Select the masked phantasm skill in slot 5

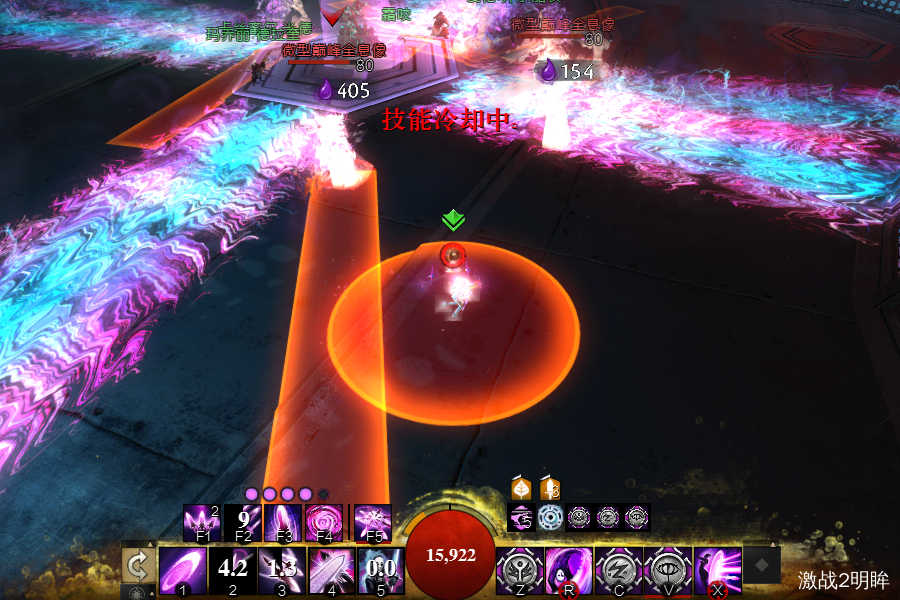(x=381, y=570)
